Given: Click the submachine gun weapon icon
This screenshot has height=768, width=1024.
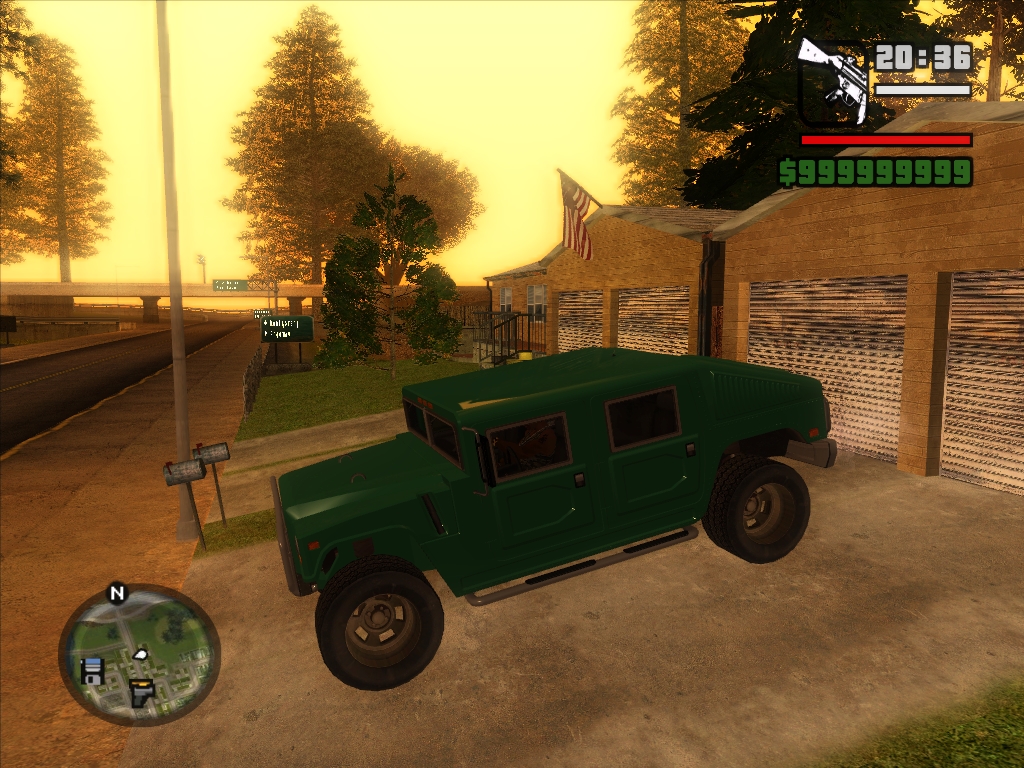Looking at the screenshot, I should coord(833,81).
